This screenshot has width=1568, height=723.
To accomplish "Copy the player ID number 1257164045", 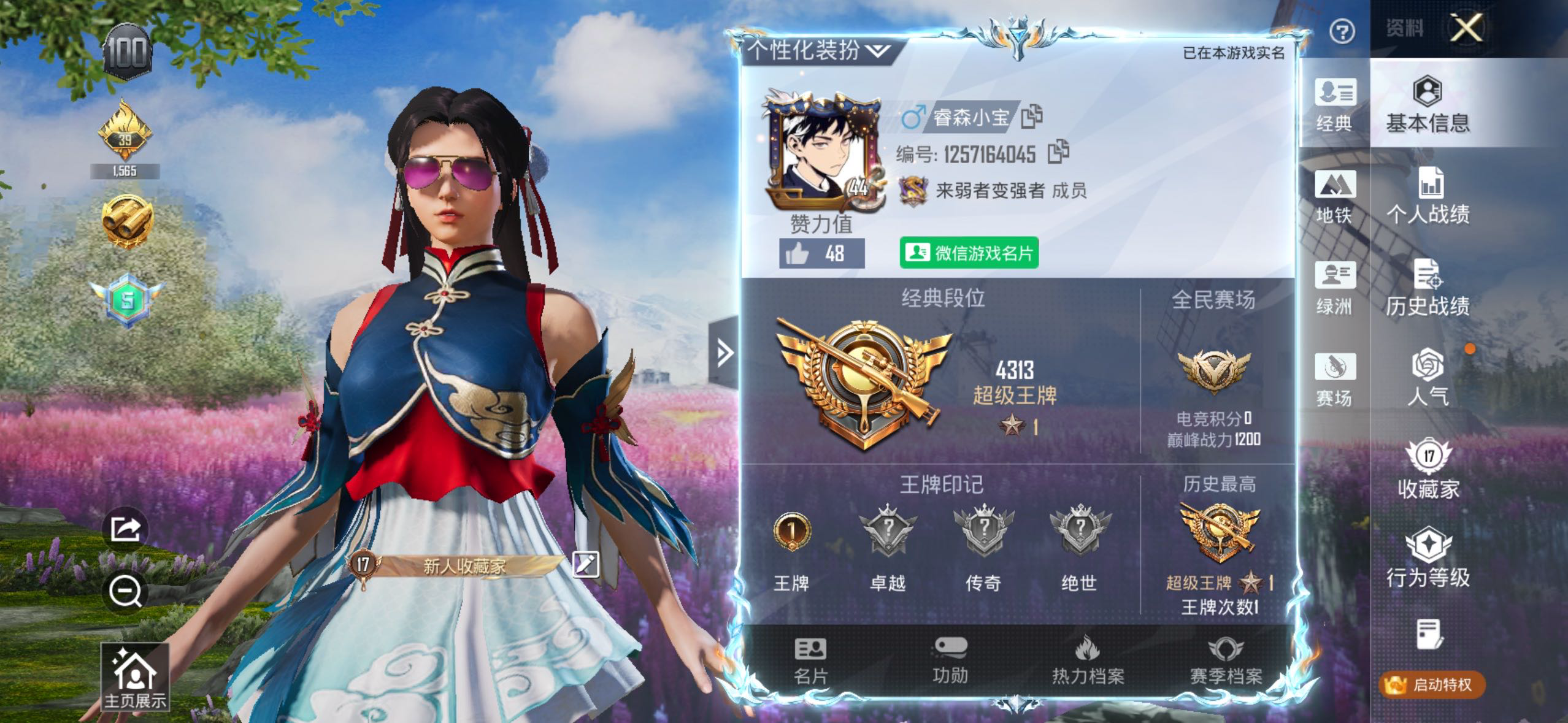I will 1058,152.
